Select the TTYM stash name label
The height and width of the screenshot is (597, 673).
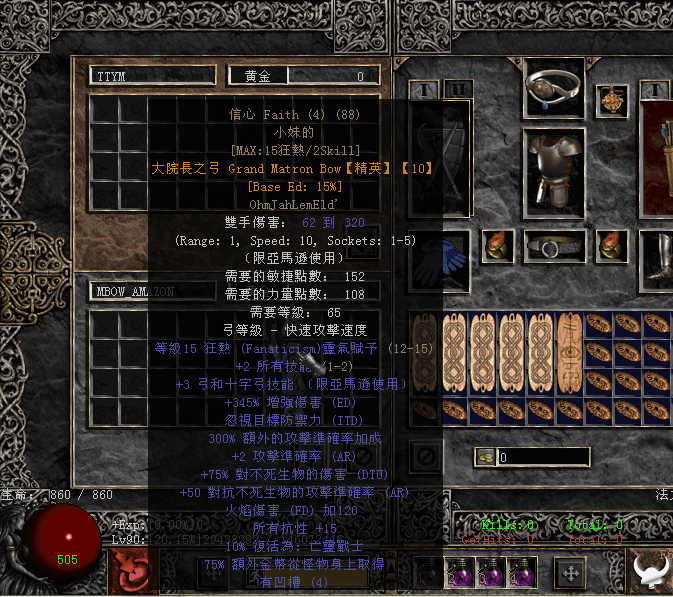pyautogui.click(x=152, y=76)
